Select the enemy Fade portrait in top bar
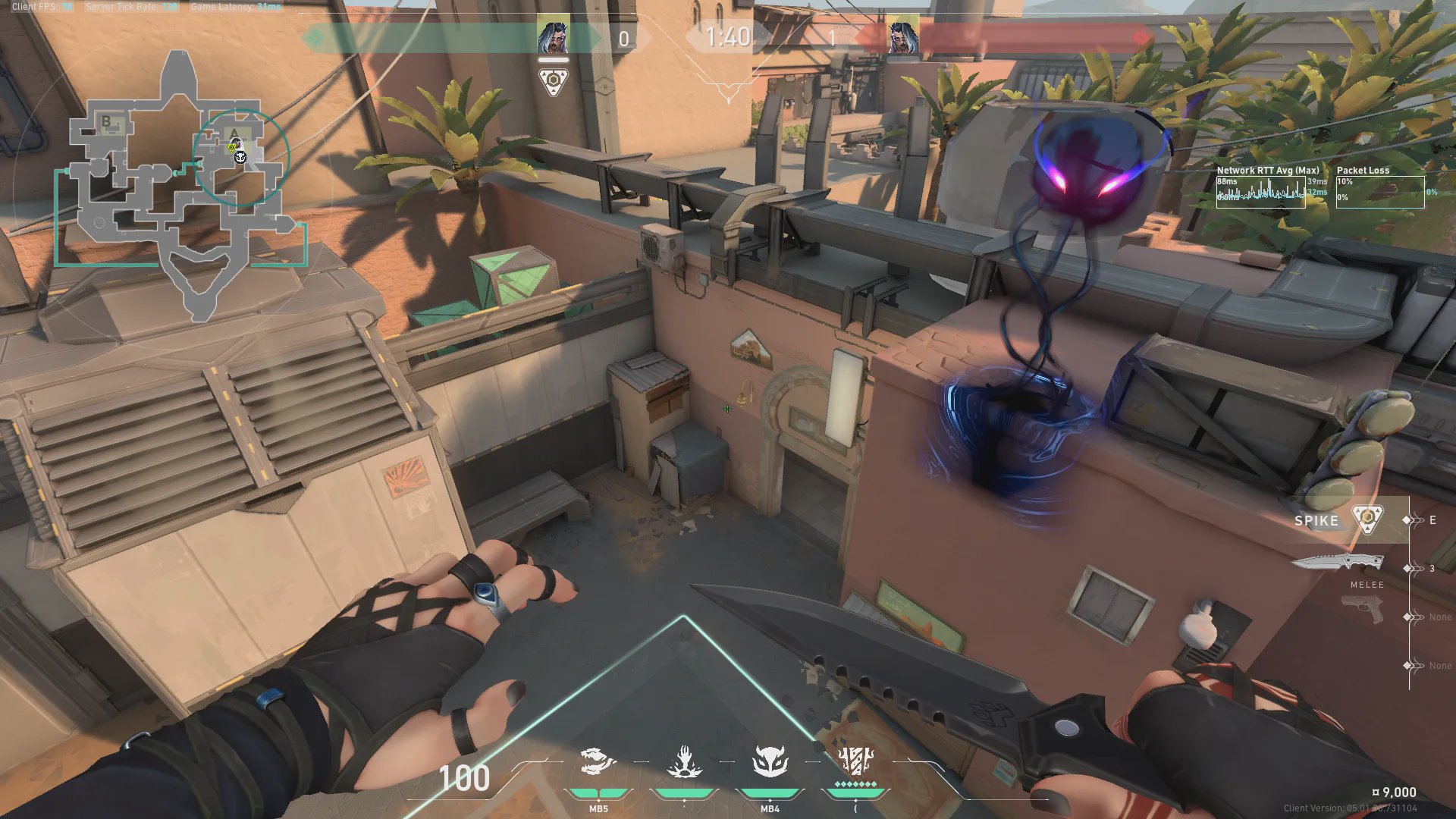The height and width of the screenshot is (819, 1456). 902,37
